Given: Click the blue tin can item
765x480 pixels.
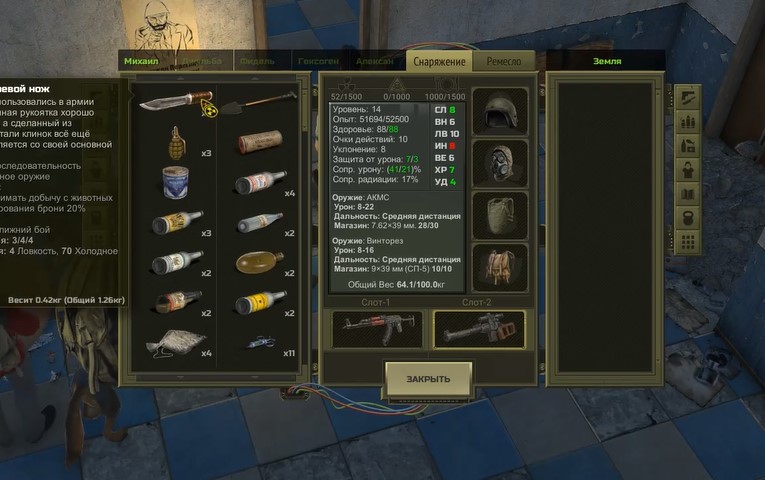Looking at the screenshot, I should [177, 181].
